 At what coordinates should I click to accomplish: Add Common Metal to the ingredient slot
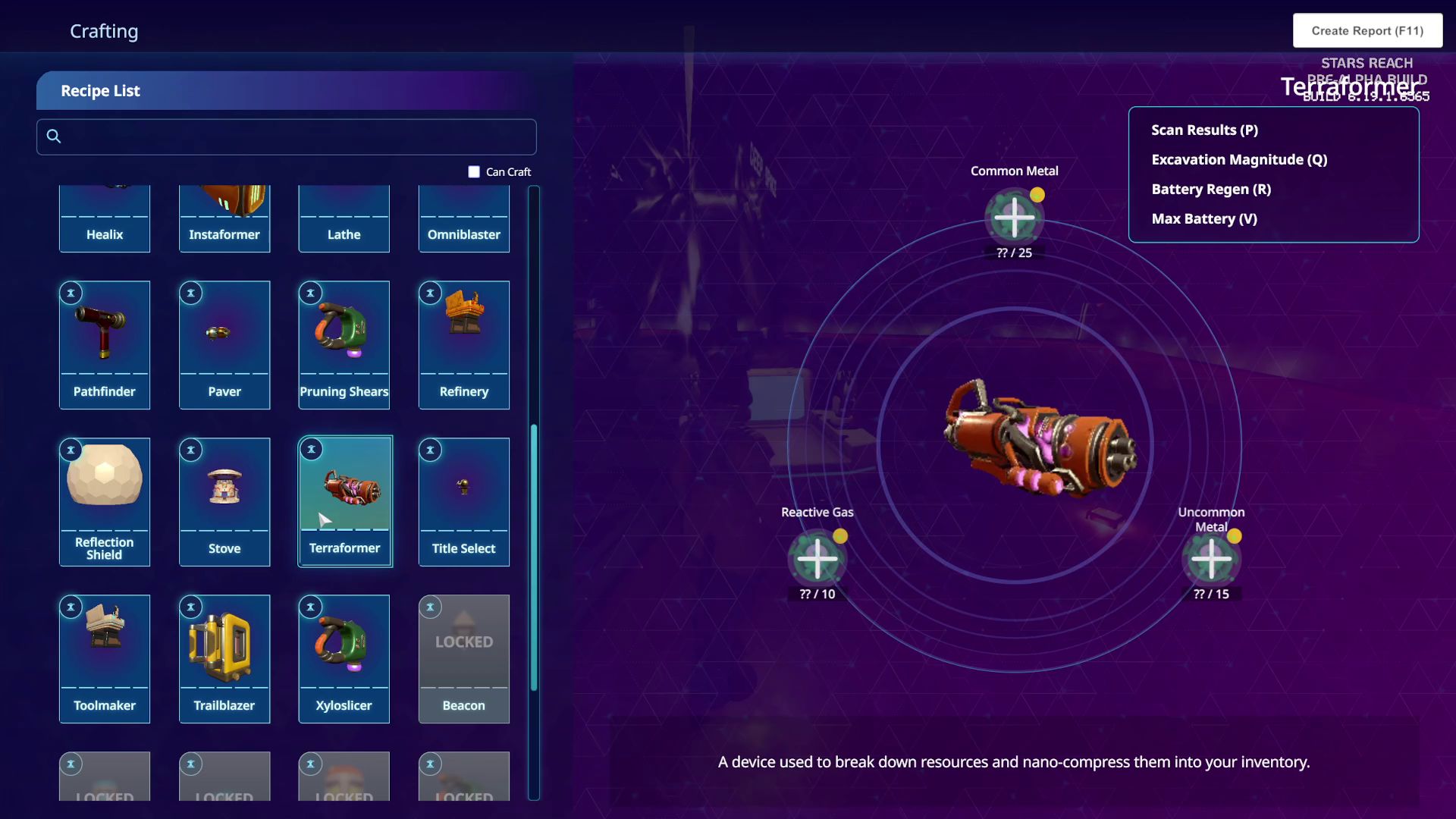(x=1014, y=218)
